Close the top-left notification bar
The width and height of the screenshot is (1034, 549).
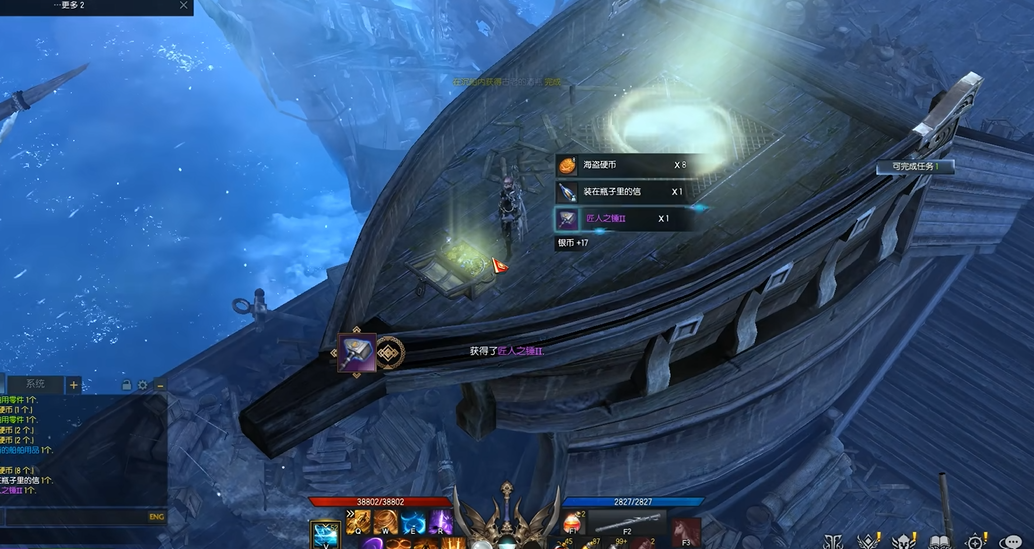(x=183, y=6)
